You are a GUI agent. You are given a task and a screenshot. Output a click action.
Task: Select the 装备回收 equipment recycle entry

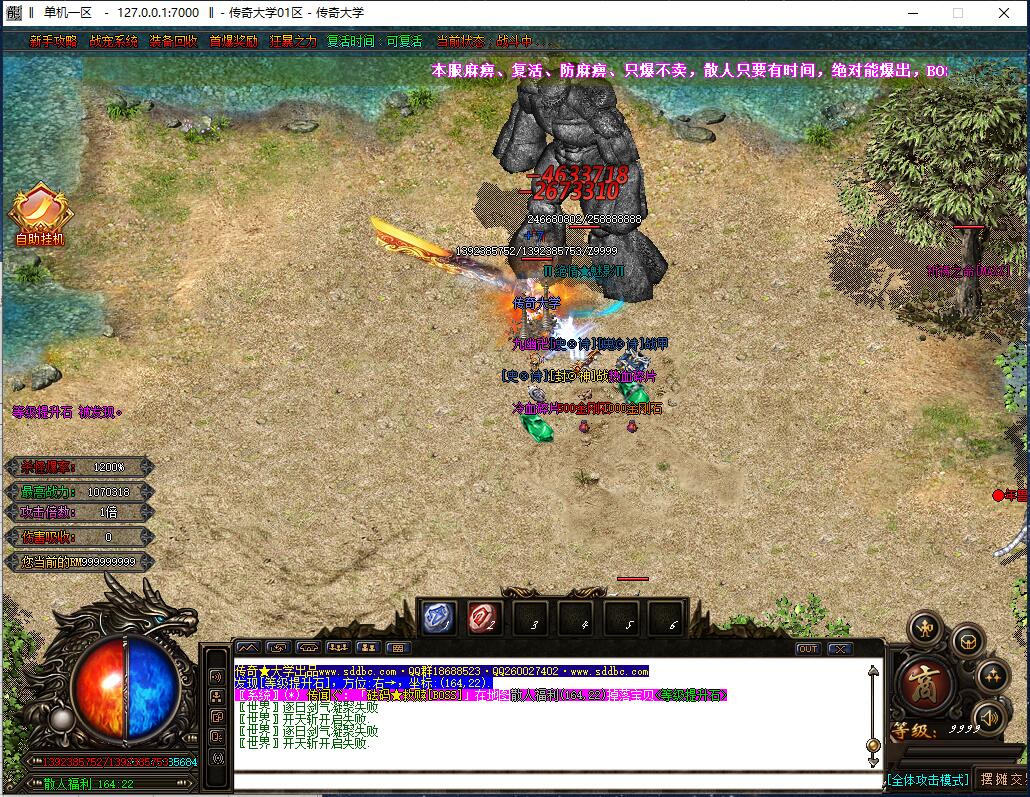pos(173,42)
